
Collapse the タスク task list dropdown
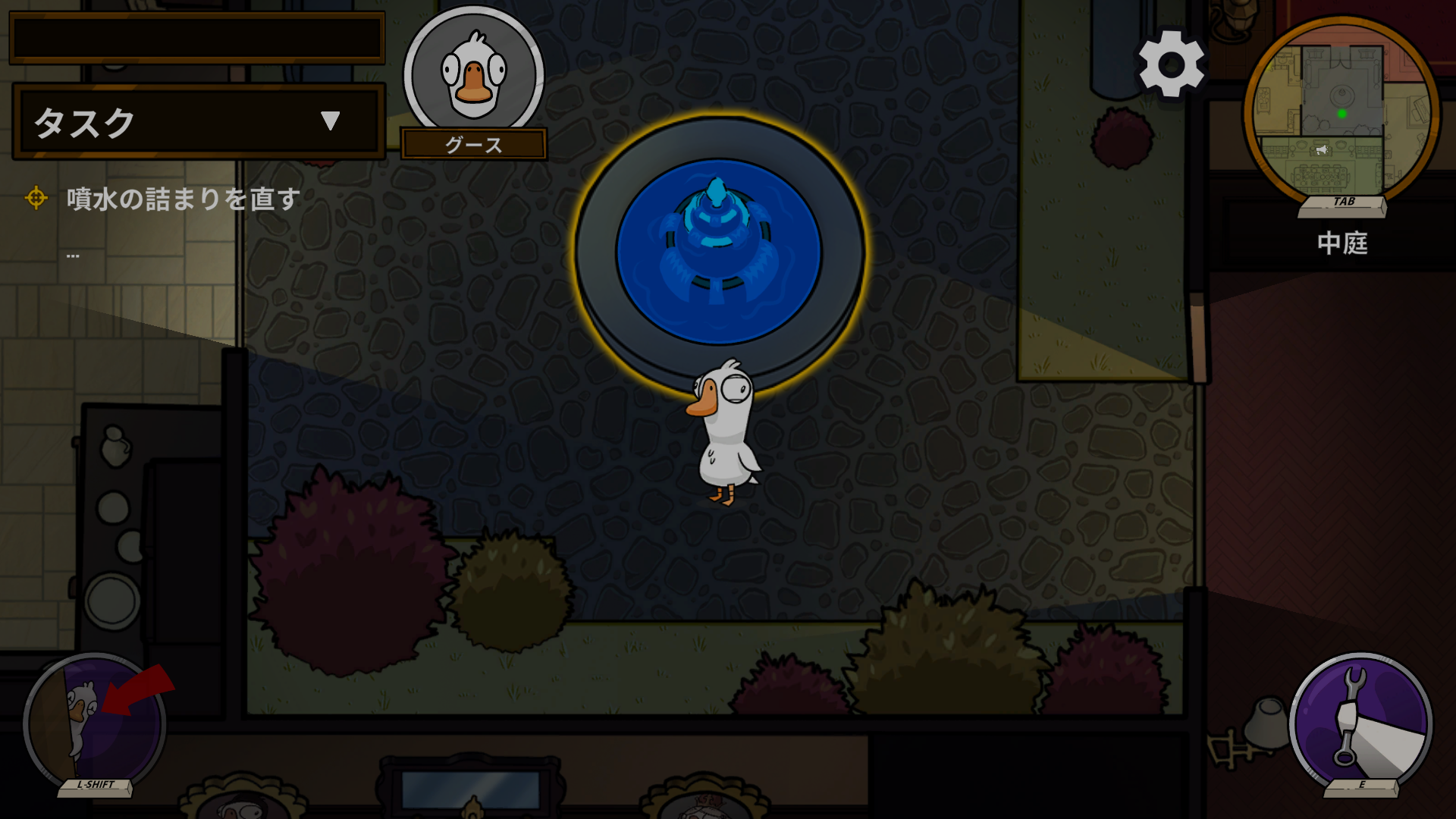pyautogui.click(x=330, y=121)
